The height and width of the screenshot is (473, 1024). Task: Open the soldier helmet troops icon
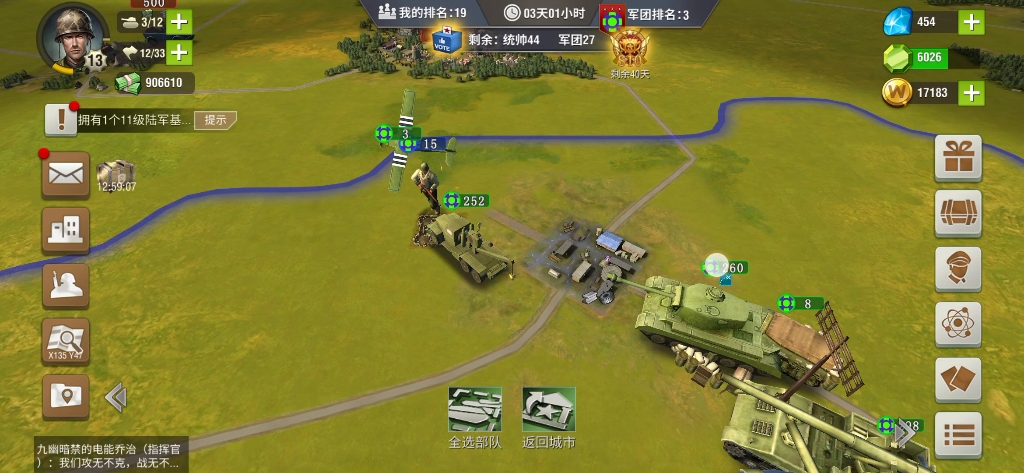coord(65,286)
